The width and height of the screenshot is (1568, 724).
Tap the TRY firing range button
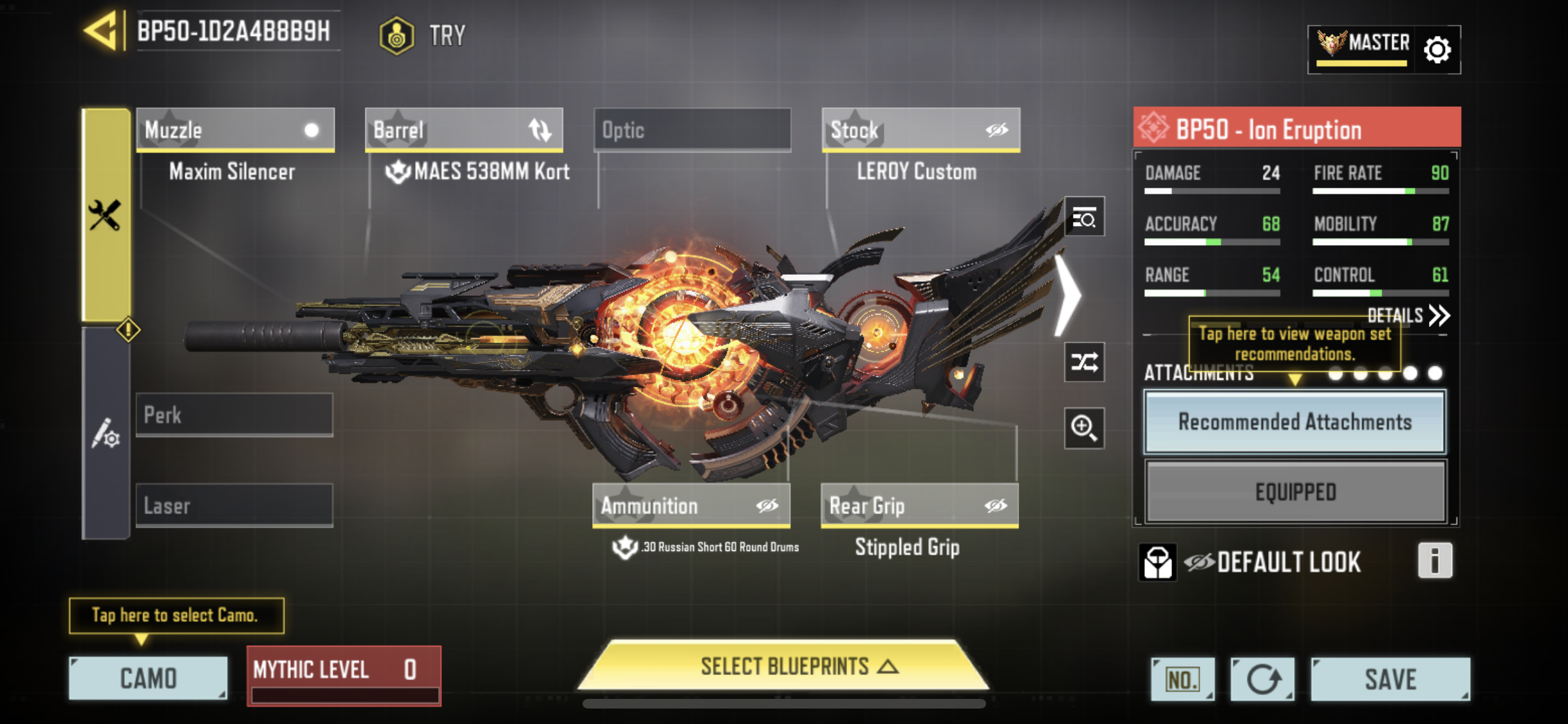point(423,35)
